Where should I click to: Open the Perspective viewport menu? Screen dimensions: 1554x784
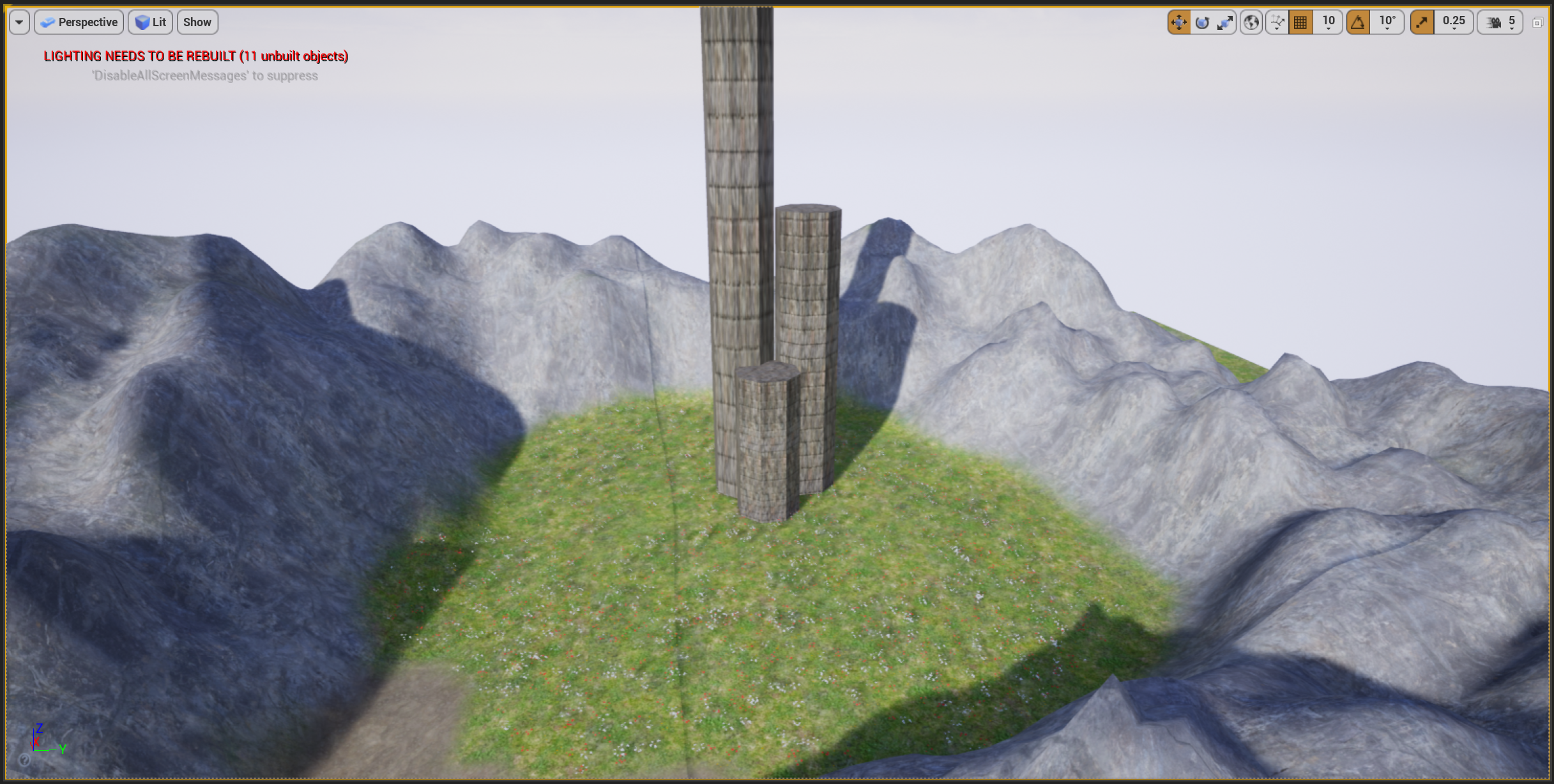coord(79,22)
